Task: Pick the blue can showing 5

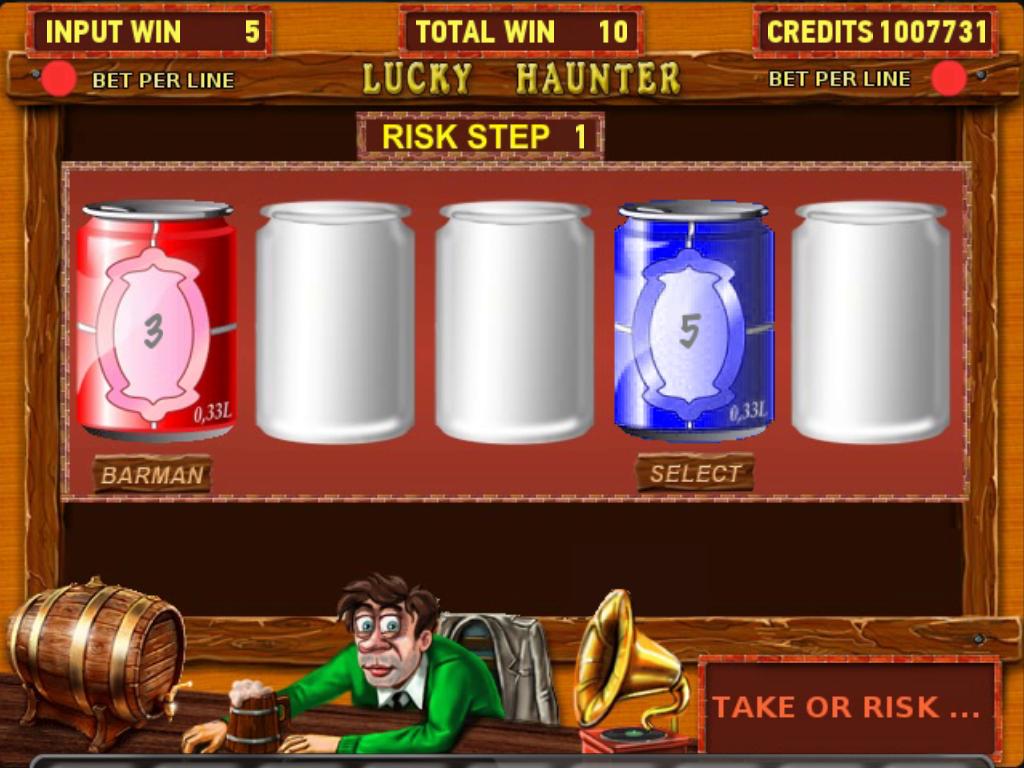Action: [x=692, y=322]
